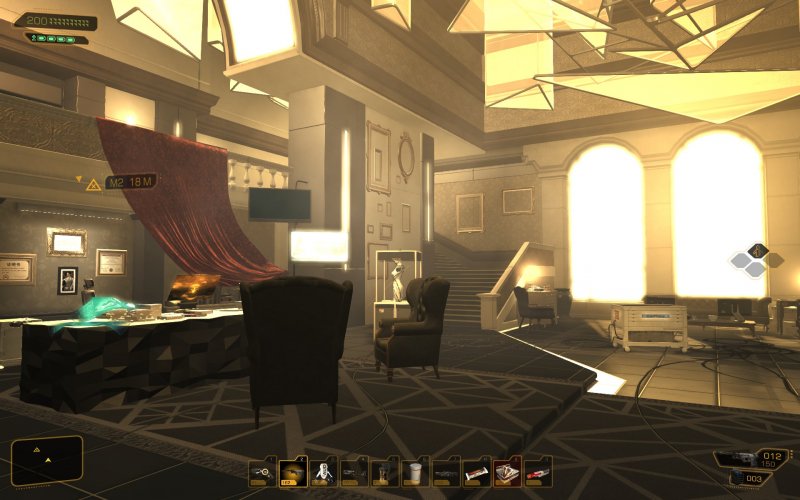Select the white energy bar hotbar slot
This screenshot has width=800, height=500.
pyautogui.click(x=477, y=471)
